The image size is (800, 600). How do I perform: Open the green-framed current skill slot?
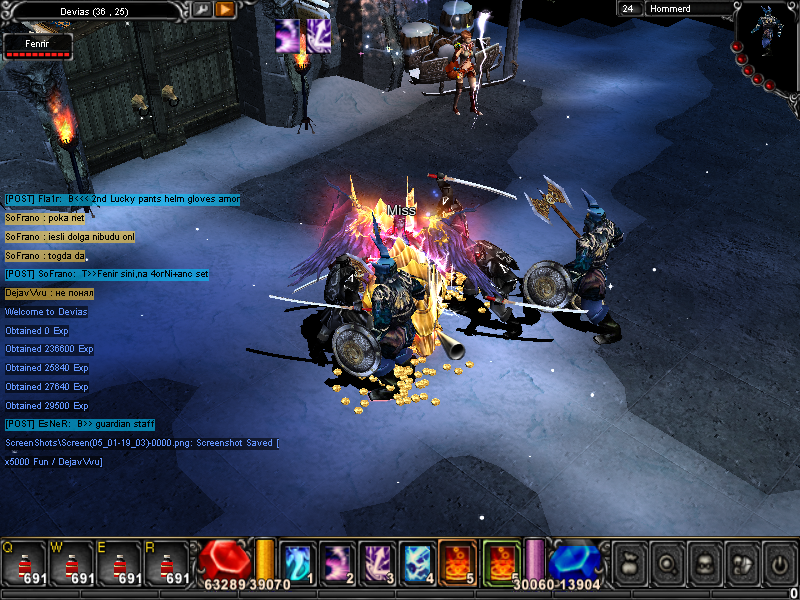501,562
